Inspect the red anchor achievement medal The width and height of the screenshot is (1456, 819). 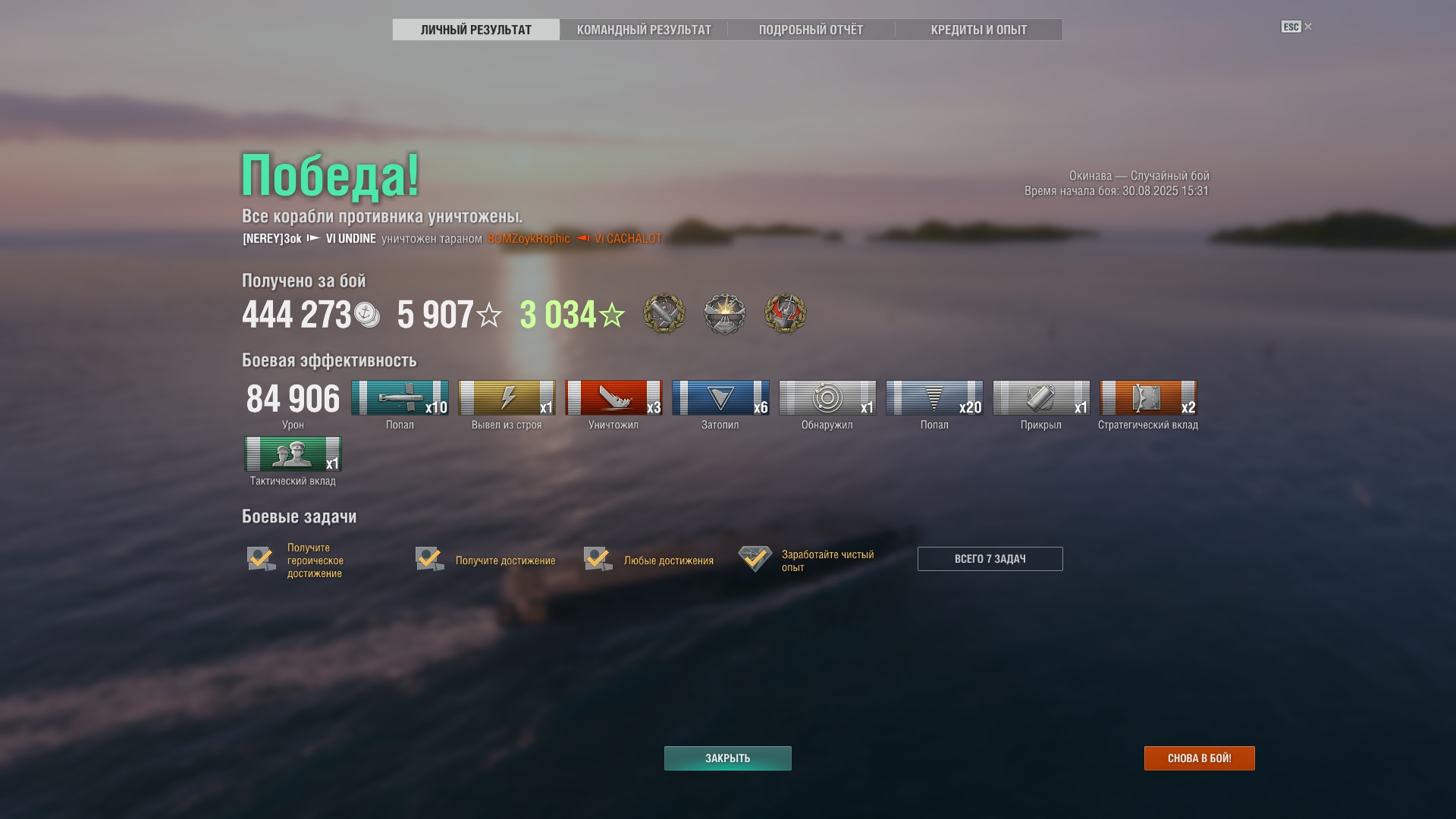785,314
